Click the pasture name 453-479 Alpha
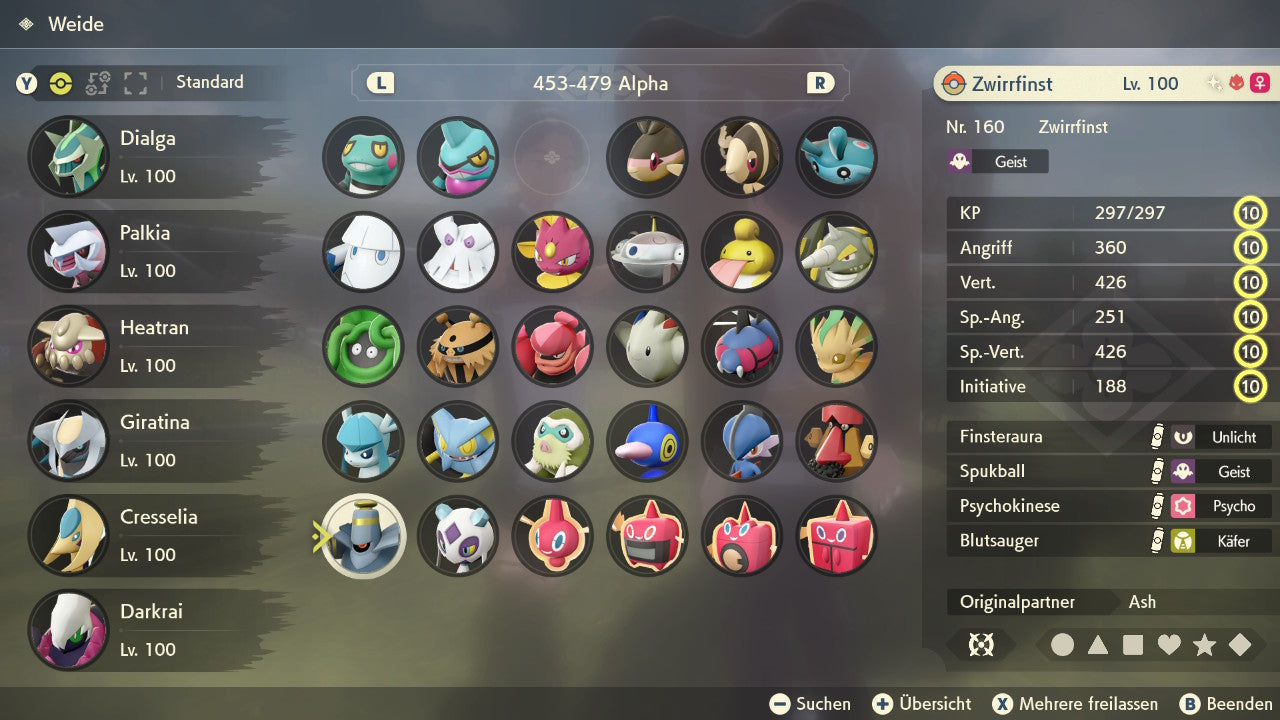 [600, 83]
